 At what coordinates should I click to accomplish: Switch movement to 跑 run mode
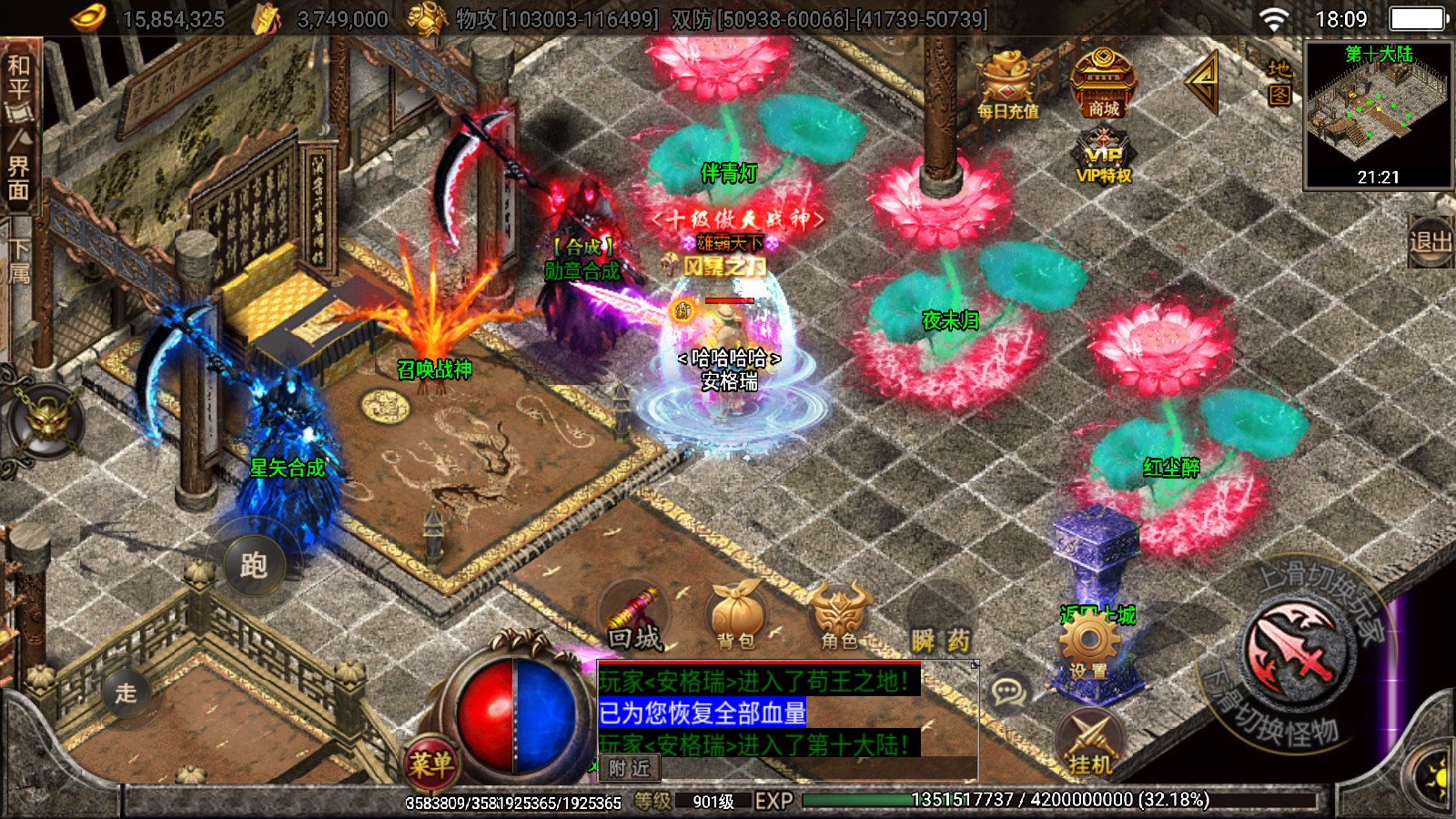[253, 565]
